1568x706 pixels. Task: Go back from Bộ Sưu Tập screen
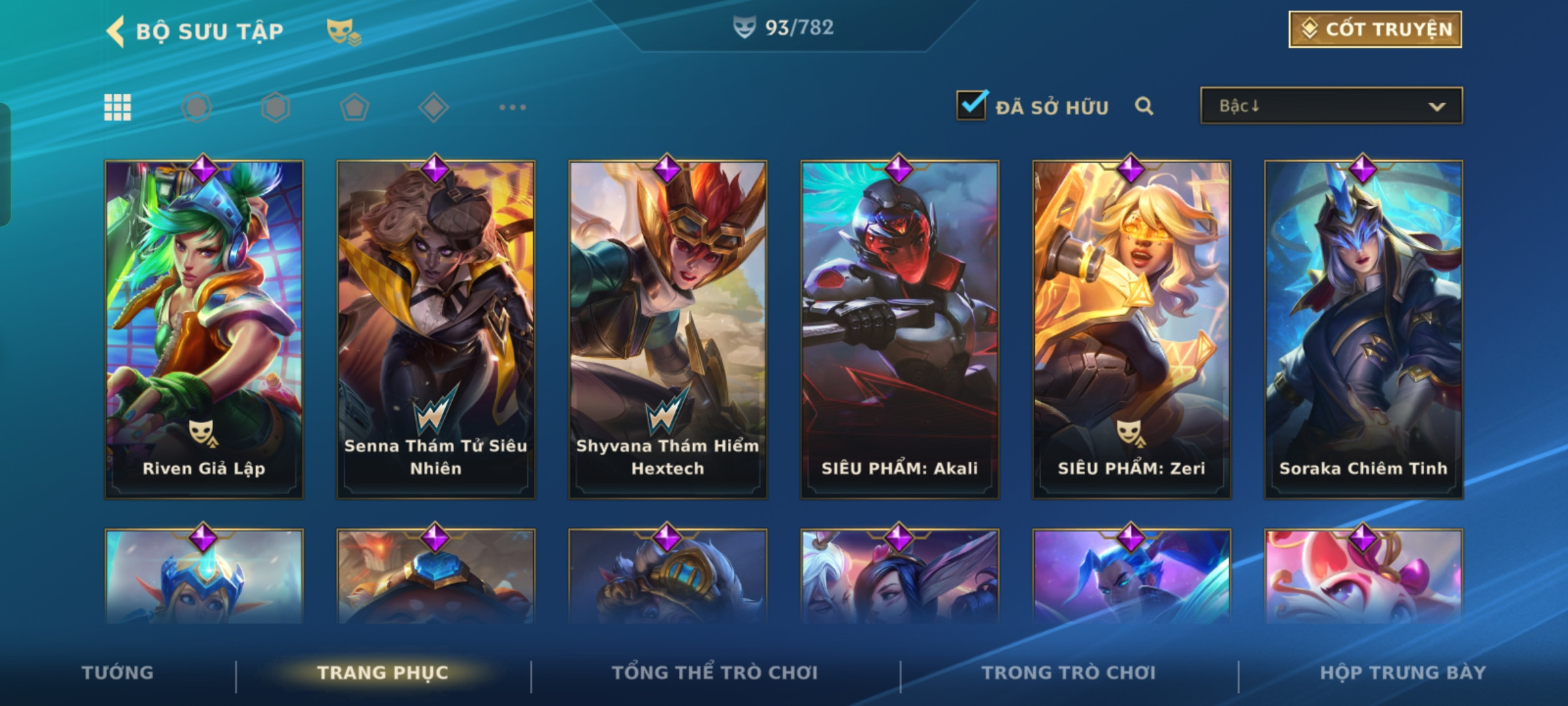(118, 31)
